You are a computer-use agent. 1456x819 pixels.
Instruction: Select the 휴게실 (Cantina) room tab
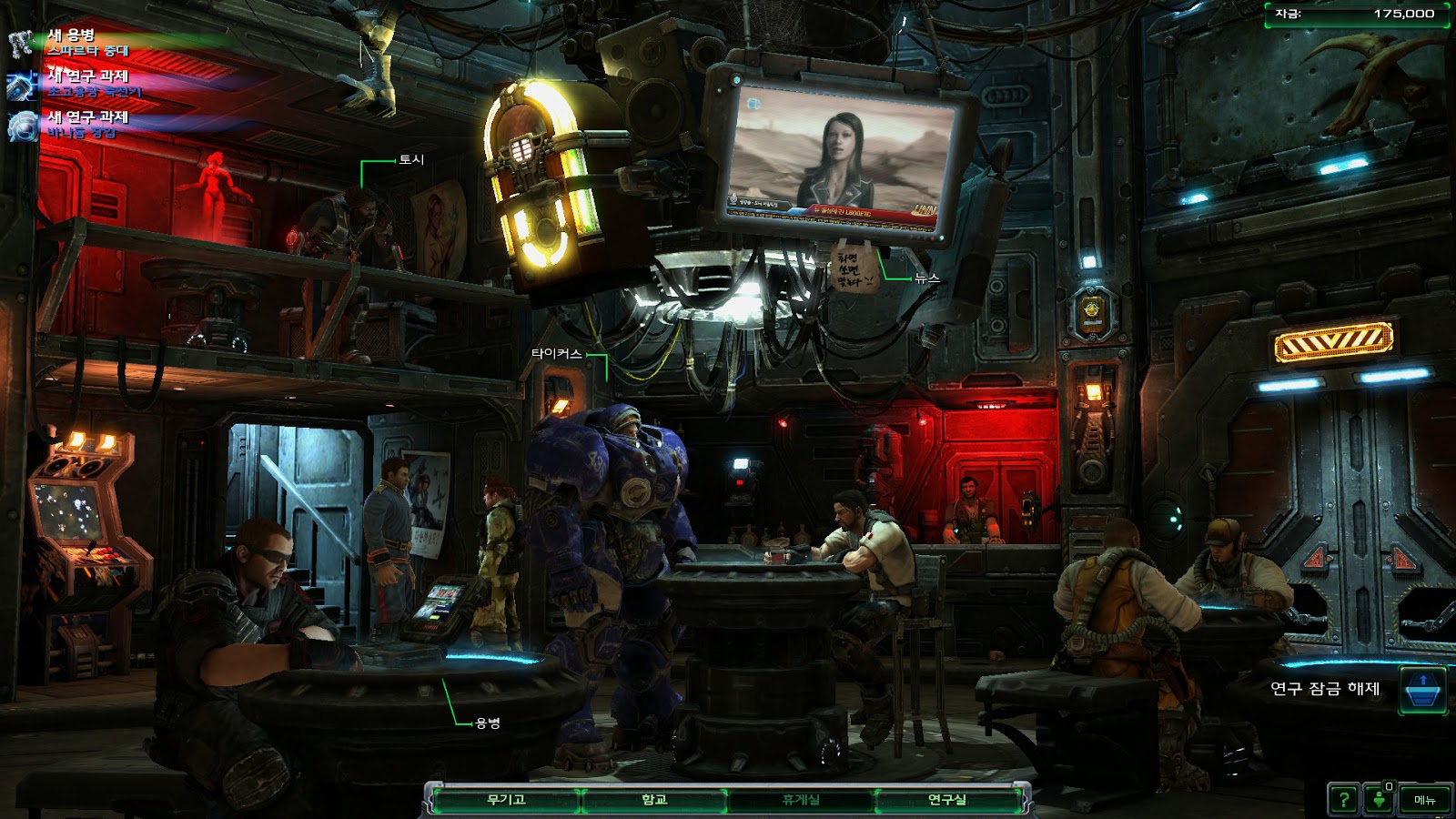801,800
